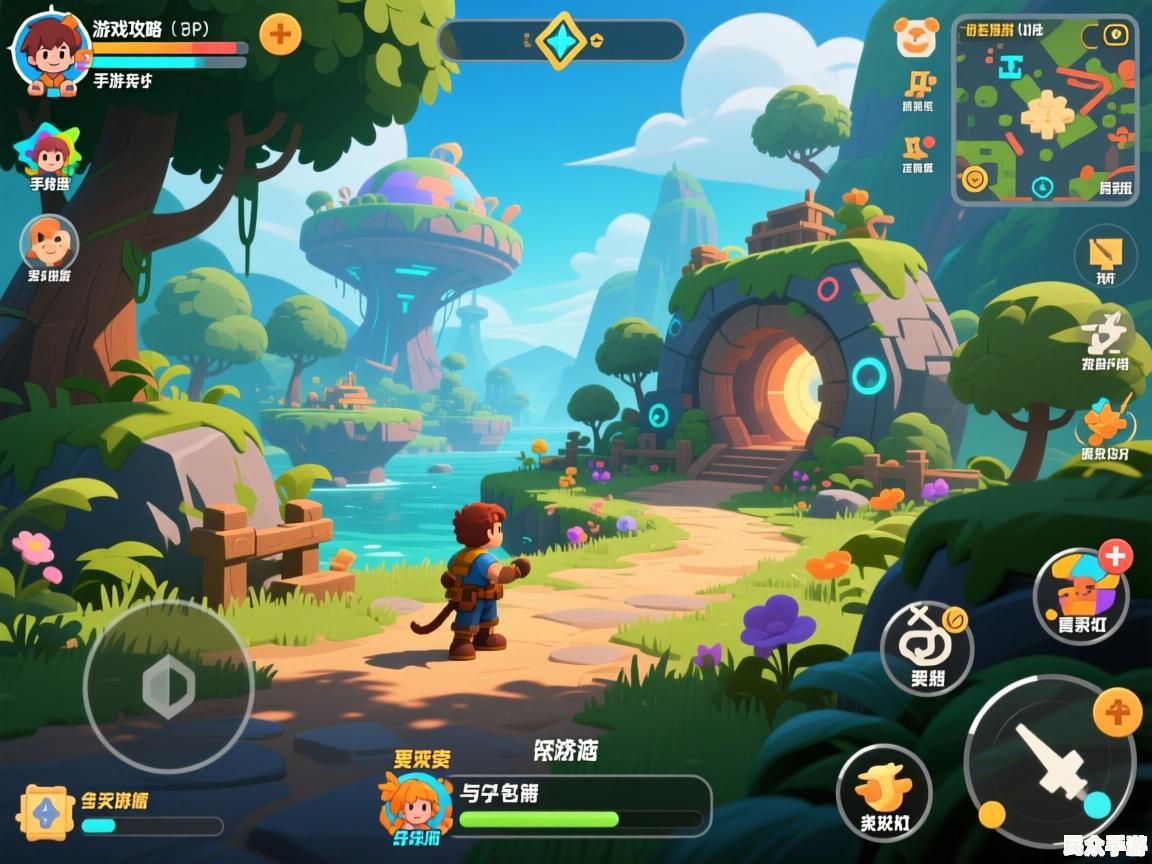Screen dimensions: 1152x864
Task: Activate the white running figure icon
Action: point(1107,331)
